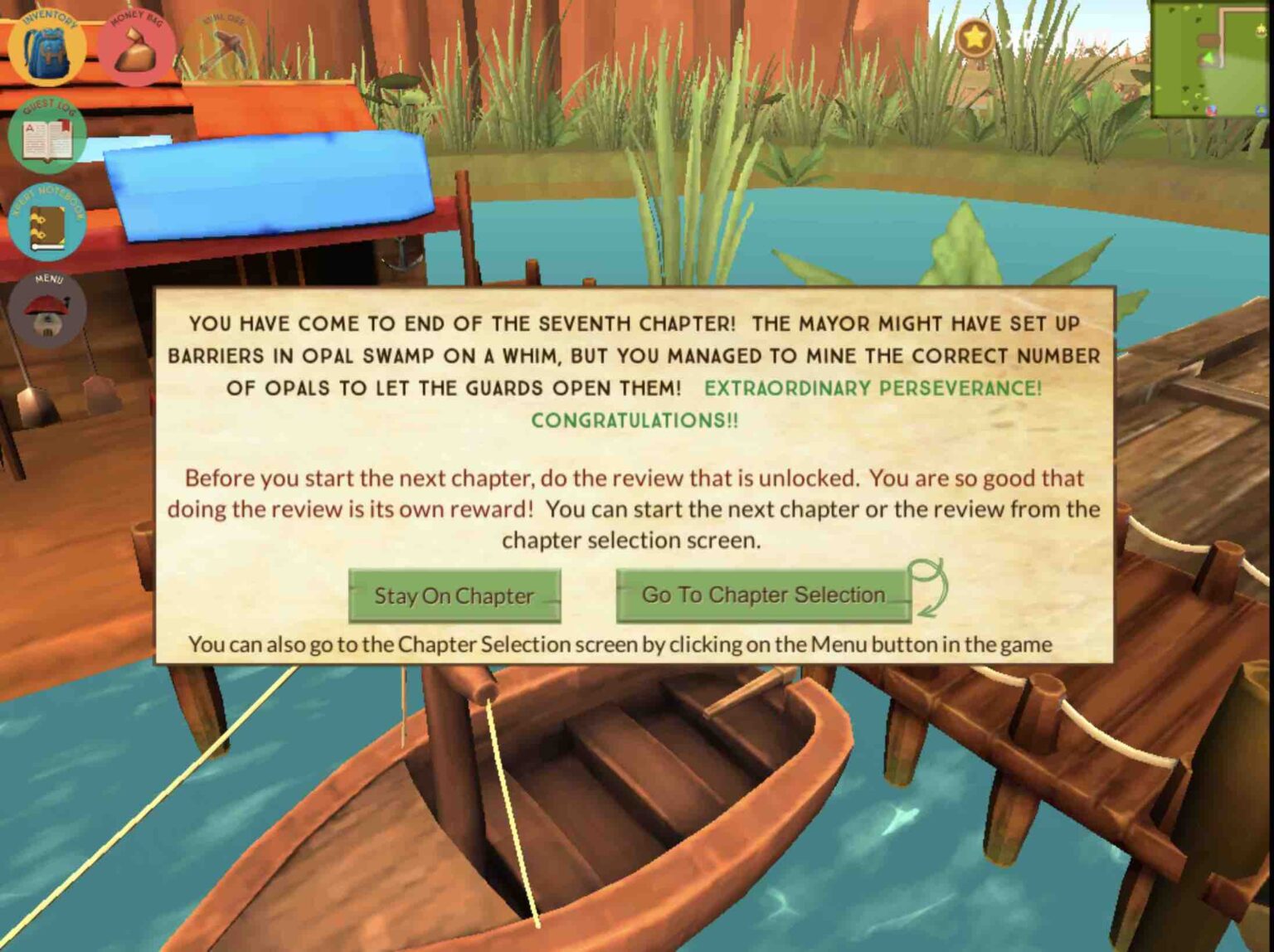
Task: Click the CONGRATULATIONS heading text
Action: 635,420
